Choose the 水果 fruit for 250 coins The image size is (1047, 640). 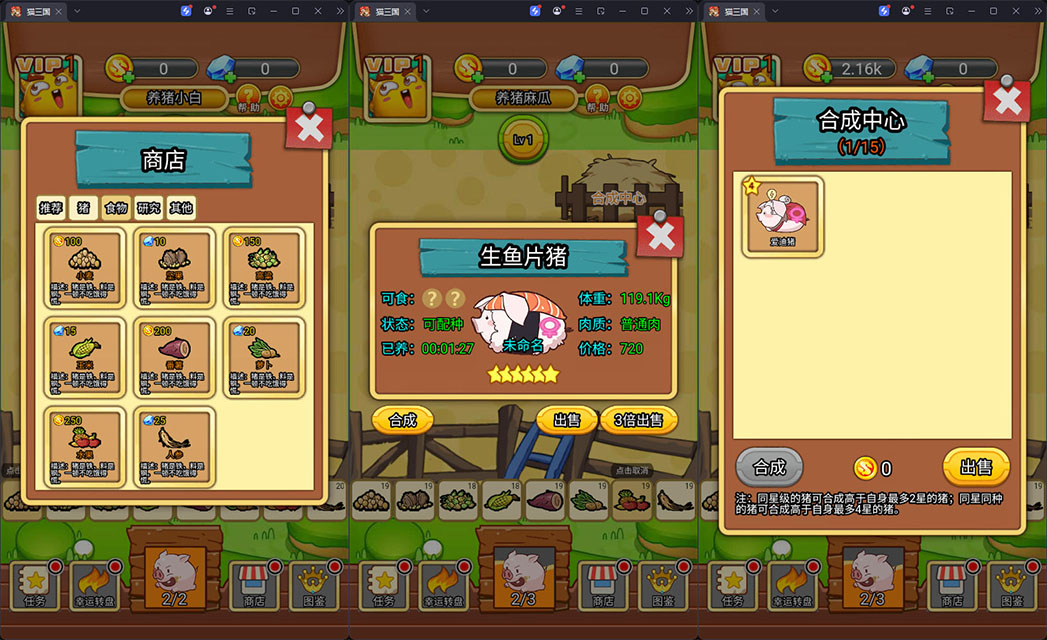[x=85, y=445]
